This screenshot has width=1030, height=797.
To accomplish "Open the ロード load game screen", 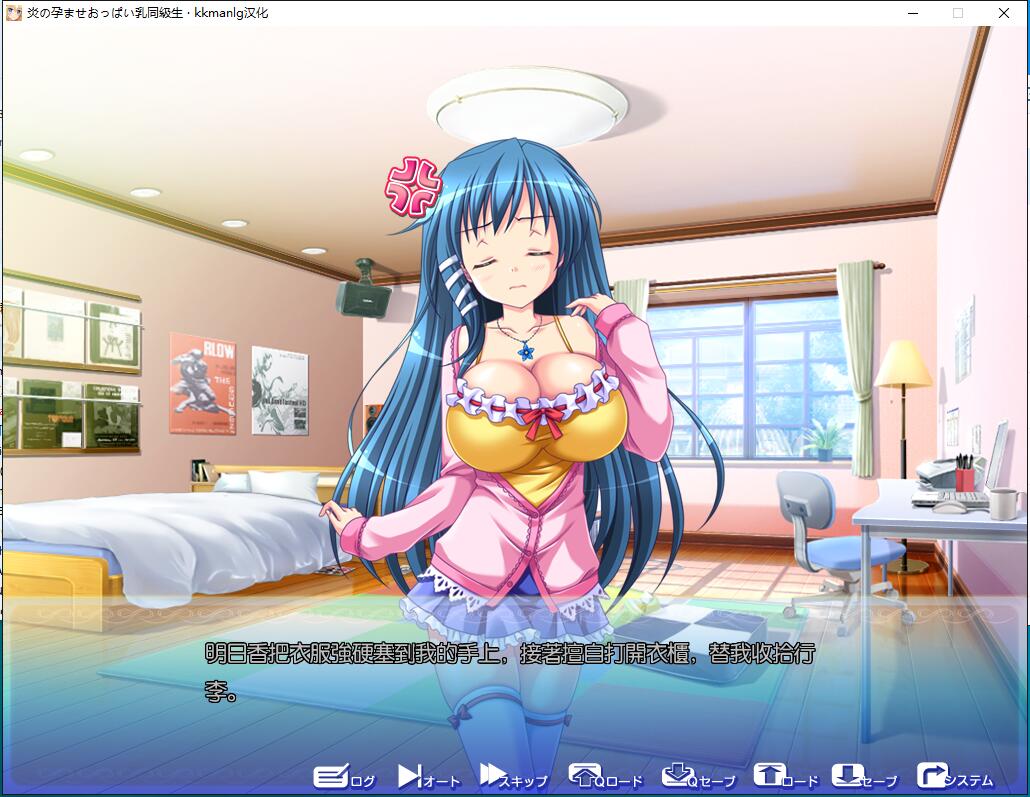I will point(785,777).
